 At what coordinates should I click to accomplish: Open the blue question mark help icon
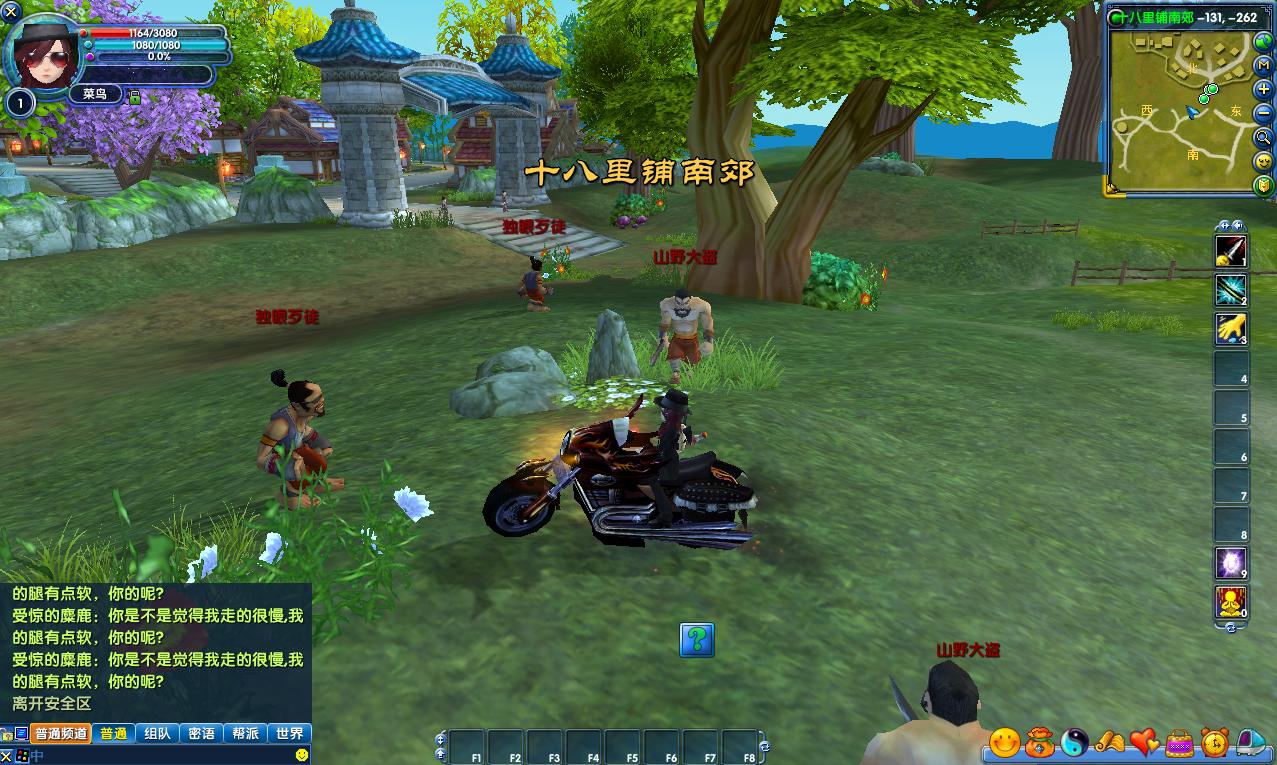point(697,639)
